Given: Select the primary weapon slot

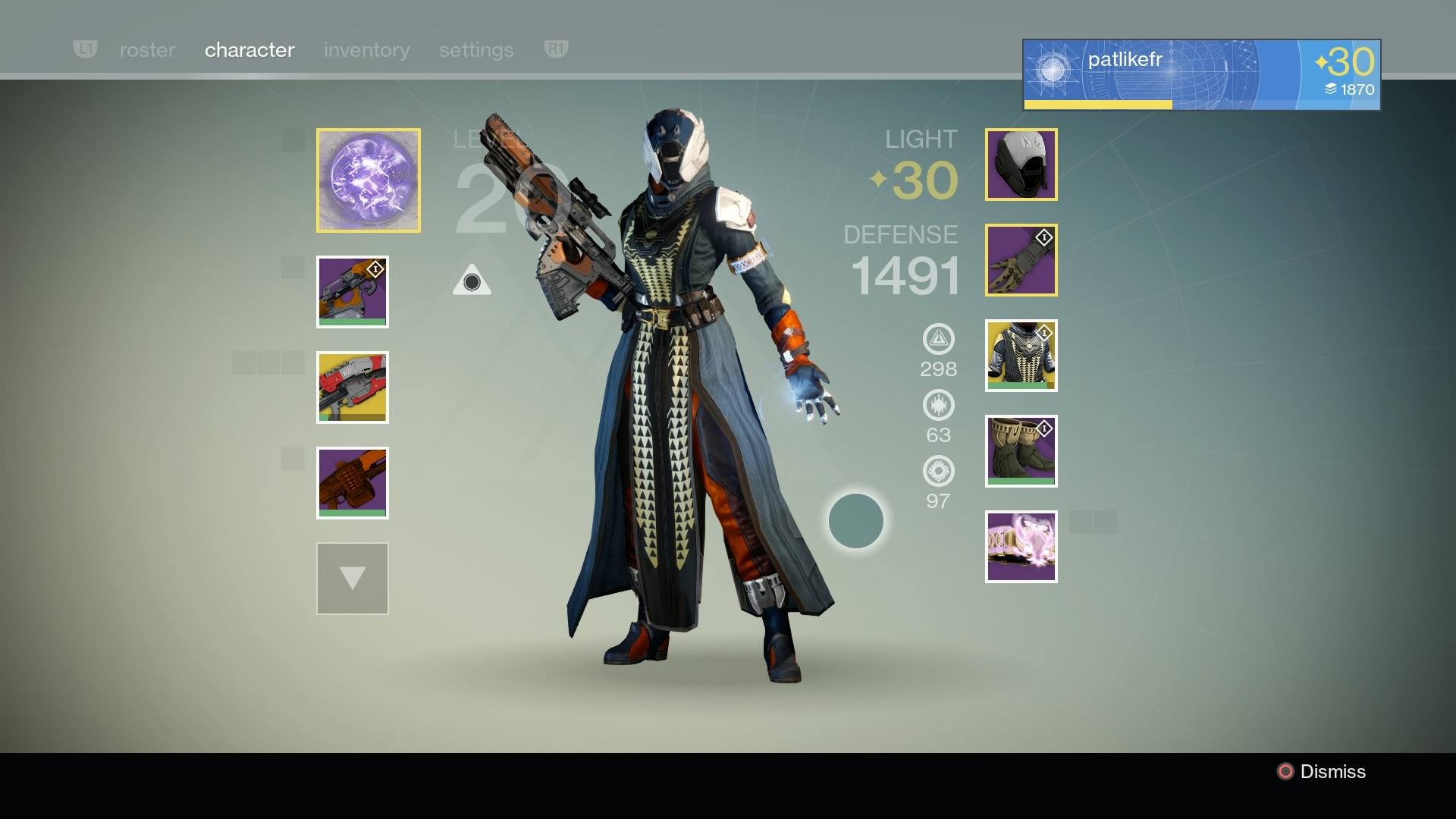Looking at the screenshot, I should click(x=353, y=292).
